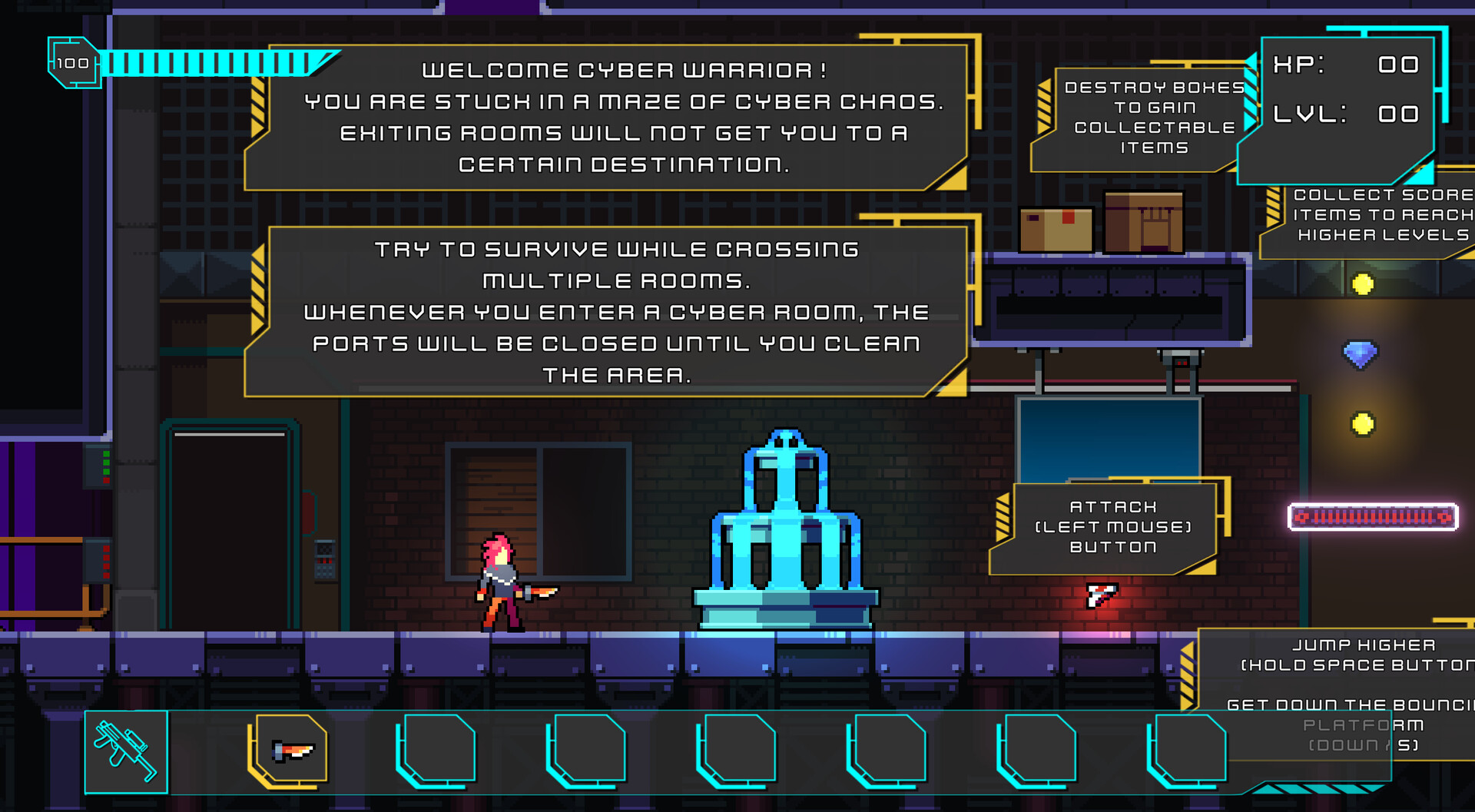Image resolution: width=1475 pixels, height=812 pixels.
Task: Click the blue diamond collectible
Action: [1361, 352]
